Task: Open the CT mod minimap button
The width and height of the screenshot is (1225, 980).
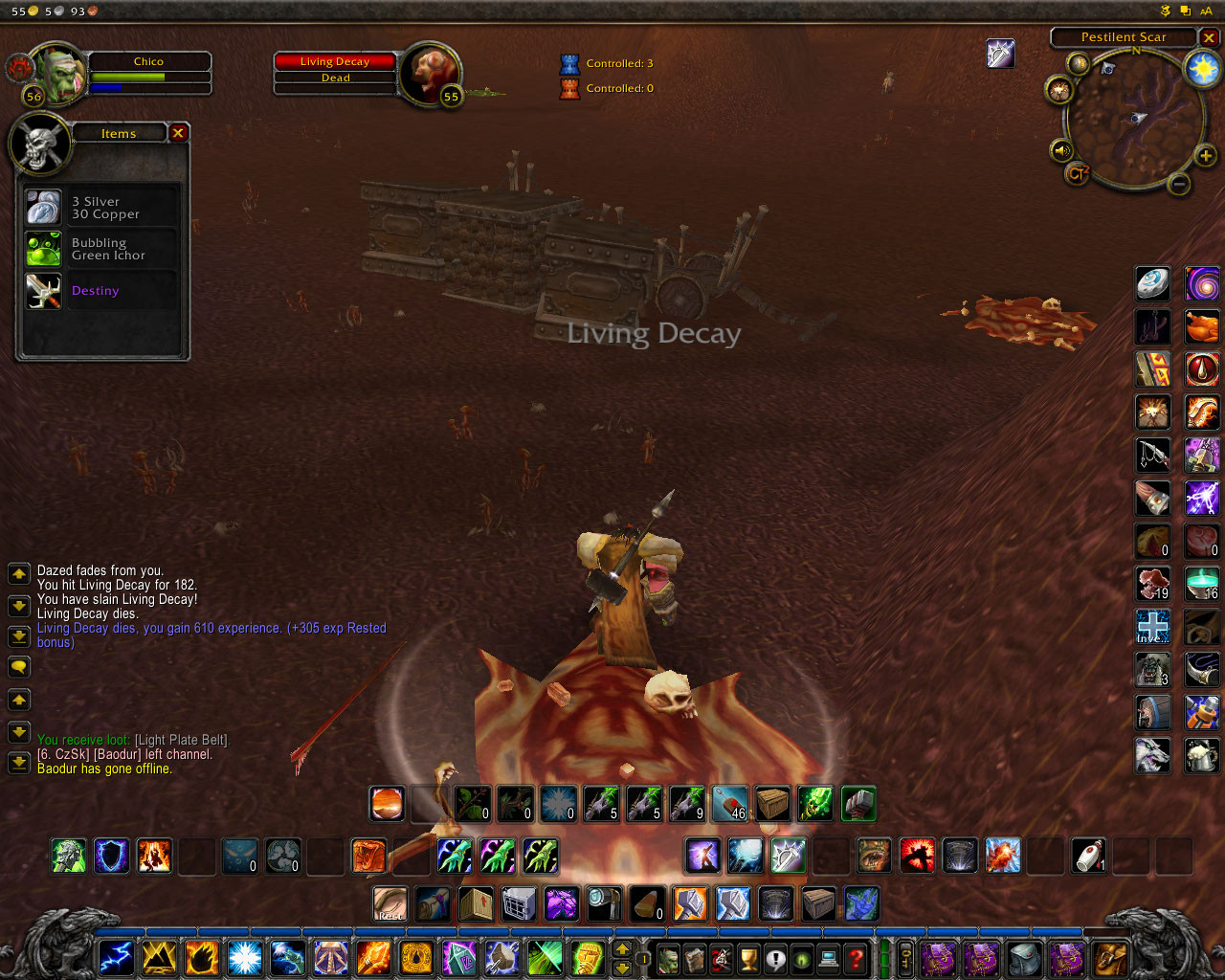Action: click(1078, 174)
